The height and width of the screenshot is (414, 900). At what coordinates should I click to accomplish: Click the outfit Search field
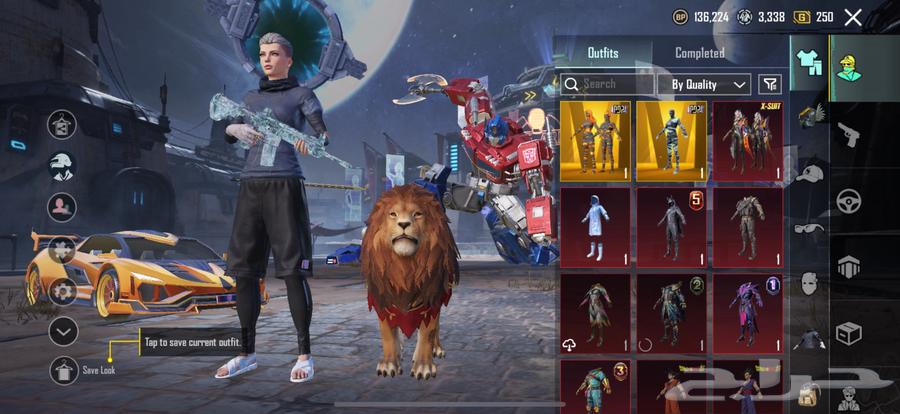[x=607, y=84]
